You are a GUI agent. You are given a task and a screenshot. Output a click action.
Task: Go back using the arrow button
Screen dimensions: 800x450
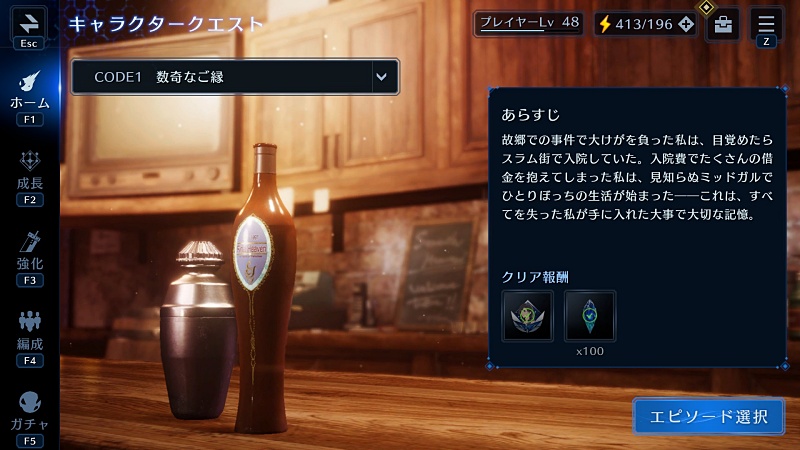point(29,22)
